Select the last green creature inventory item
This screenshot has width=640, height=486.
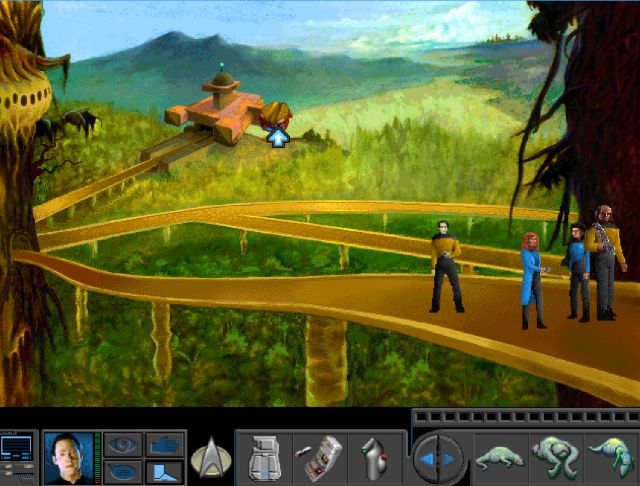[611, 459]
